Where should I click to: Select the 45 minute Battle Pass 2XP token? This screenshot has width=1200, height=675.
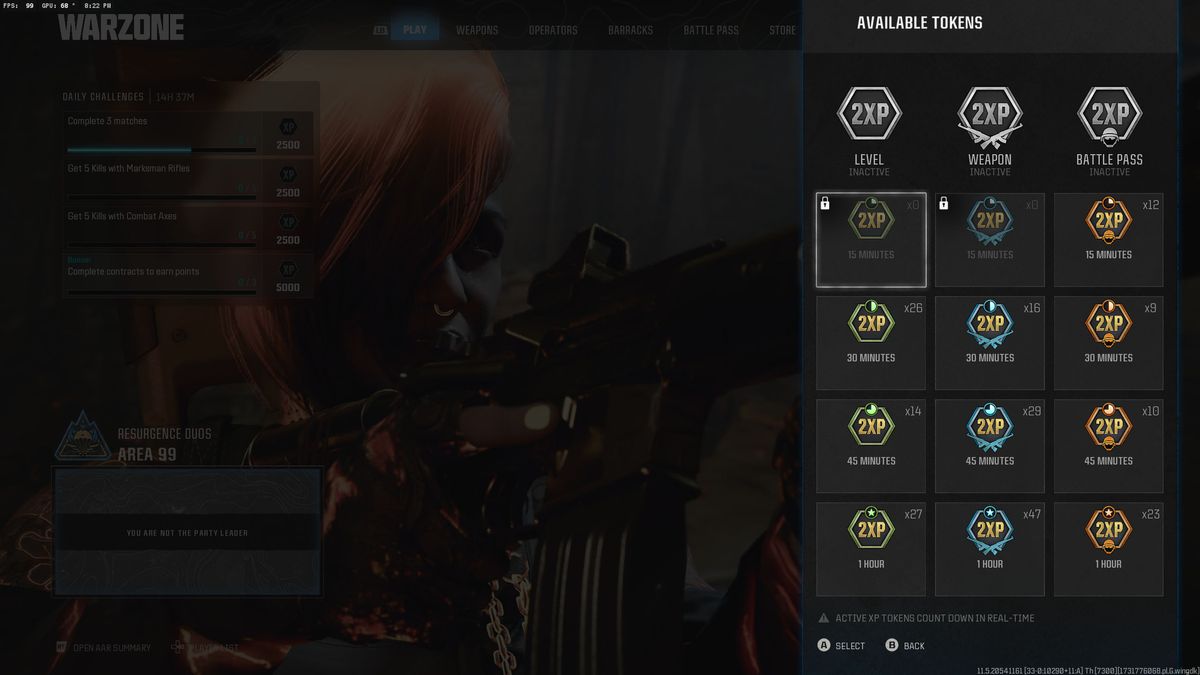click(1108, 446)
